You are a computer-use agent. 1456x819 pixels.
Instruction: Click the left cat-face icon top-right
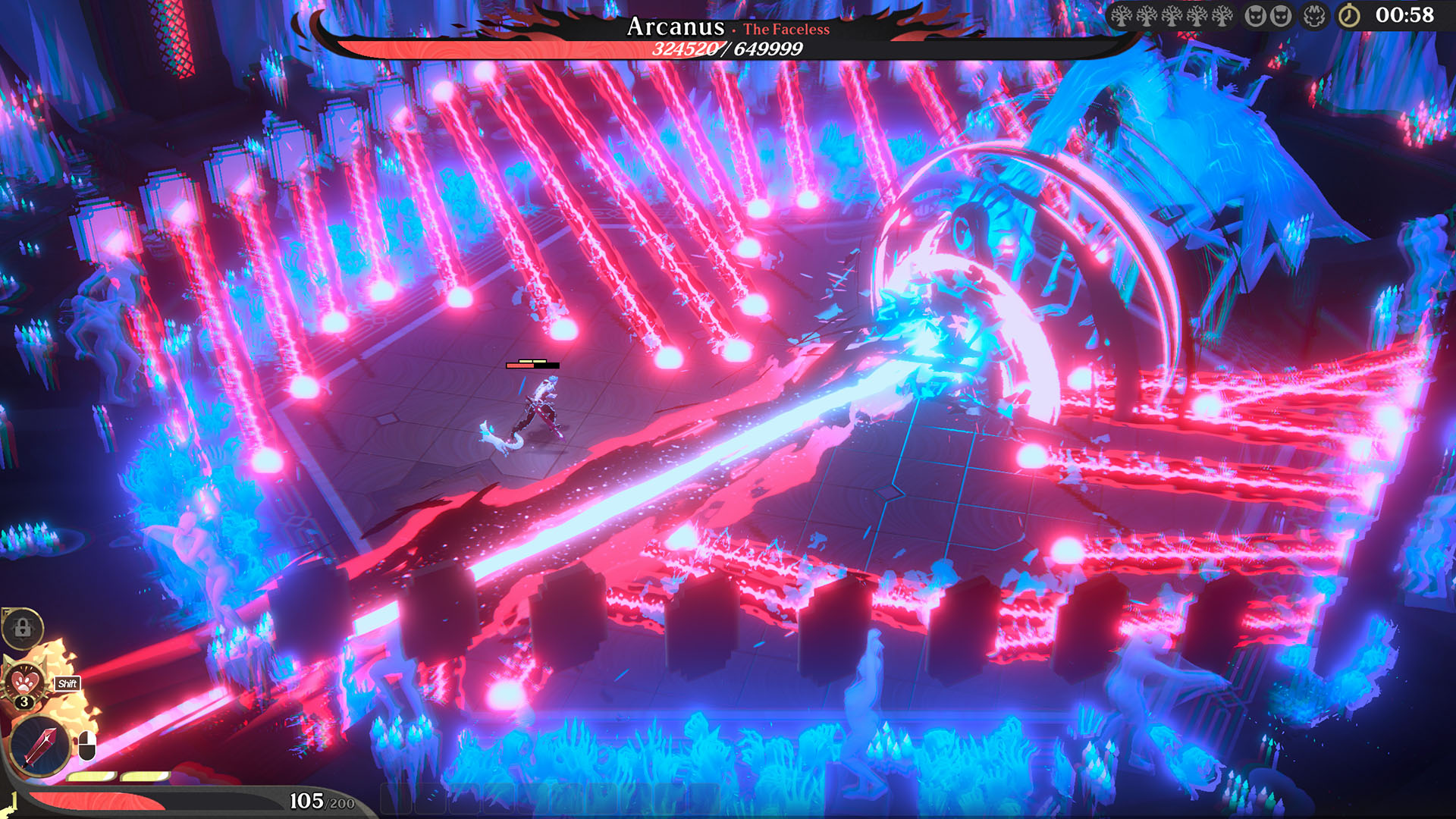pos(1256,17)
